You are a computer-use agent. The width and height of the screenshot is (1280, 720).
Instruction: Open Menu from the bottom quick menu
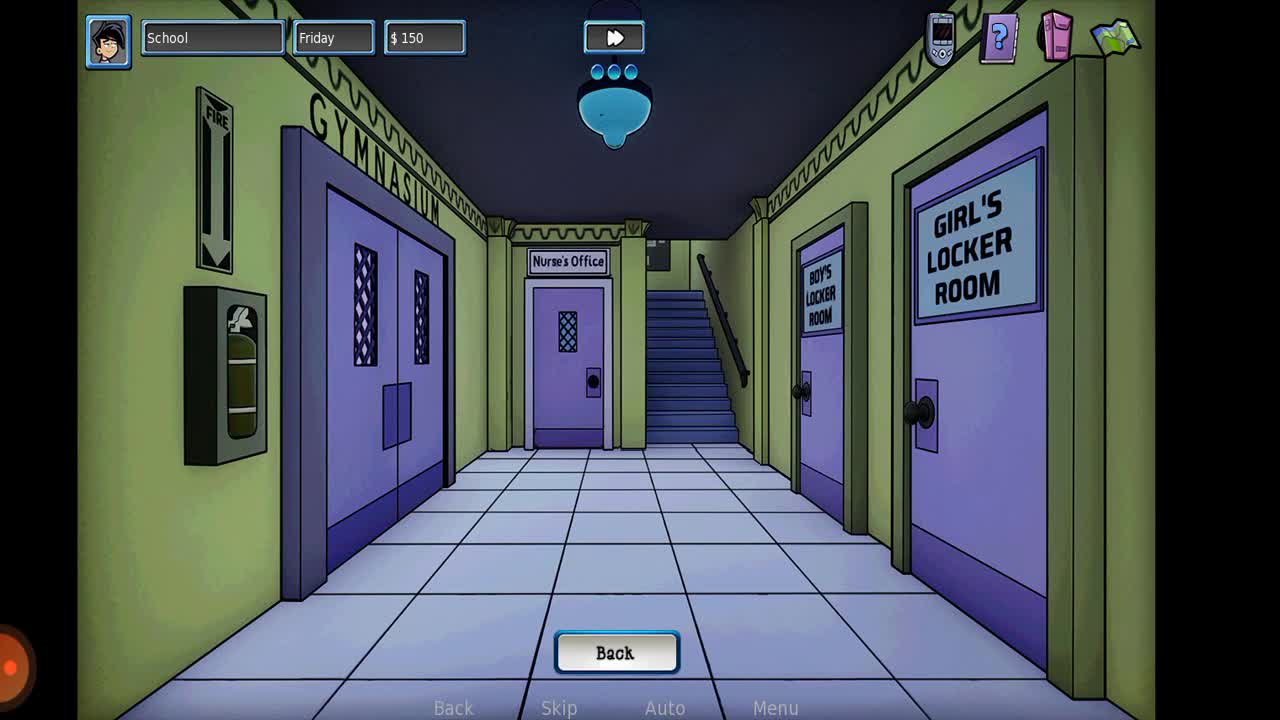[775, 708]
